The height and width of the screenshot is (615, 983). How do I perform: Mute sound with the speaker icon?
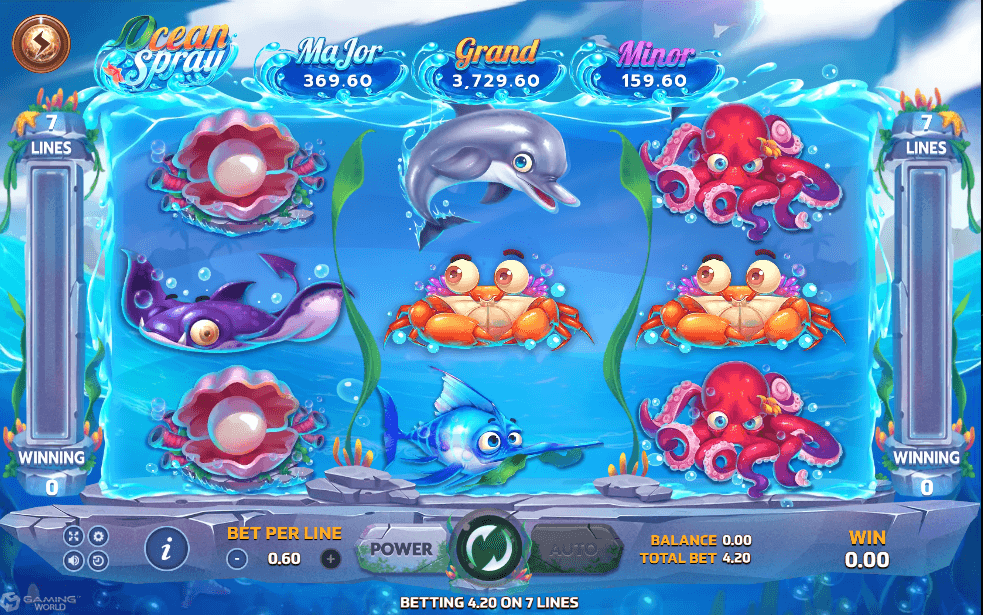74,560
